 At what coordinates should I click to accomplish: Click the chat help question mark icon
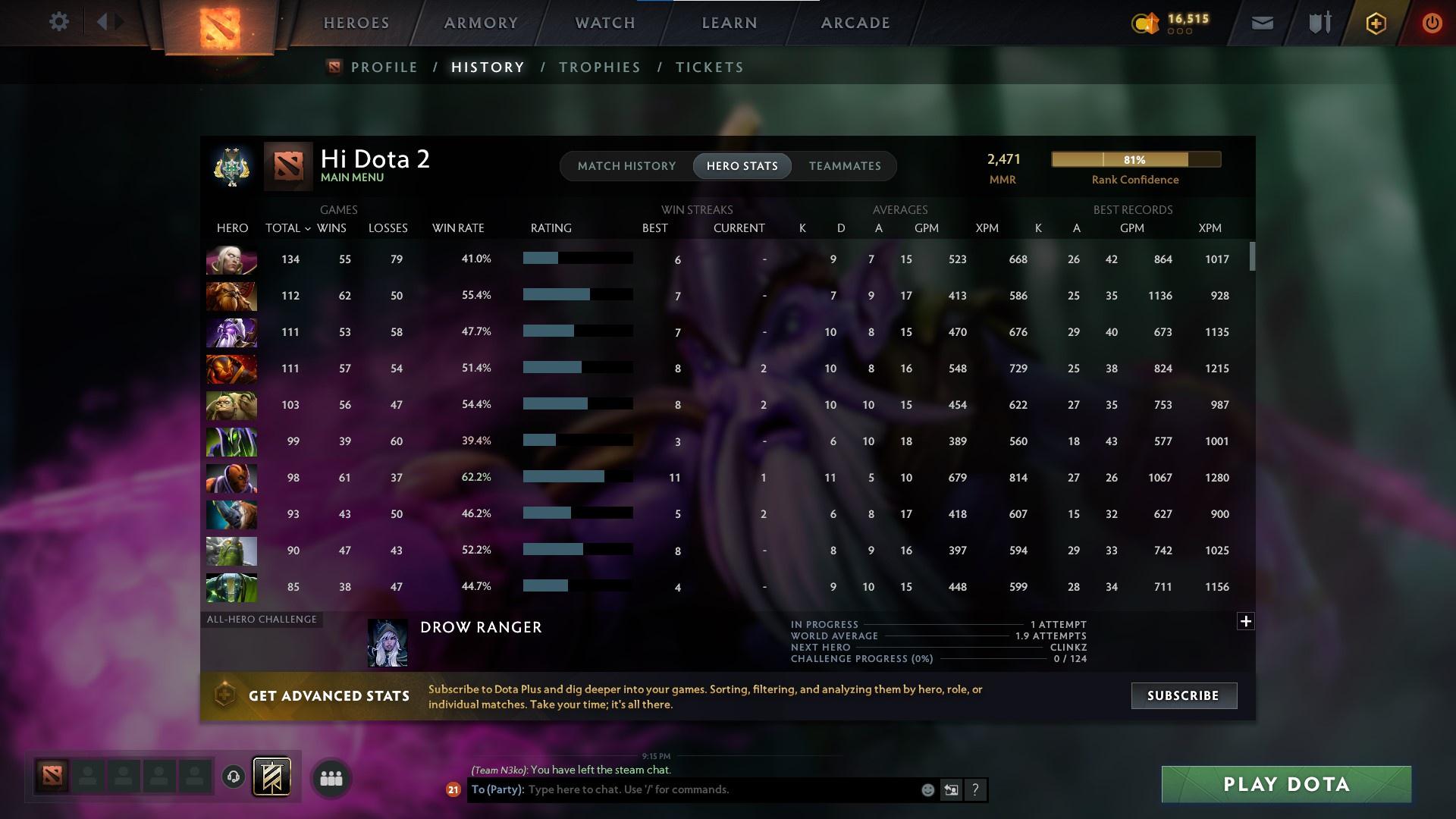(x=975, y=790)
